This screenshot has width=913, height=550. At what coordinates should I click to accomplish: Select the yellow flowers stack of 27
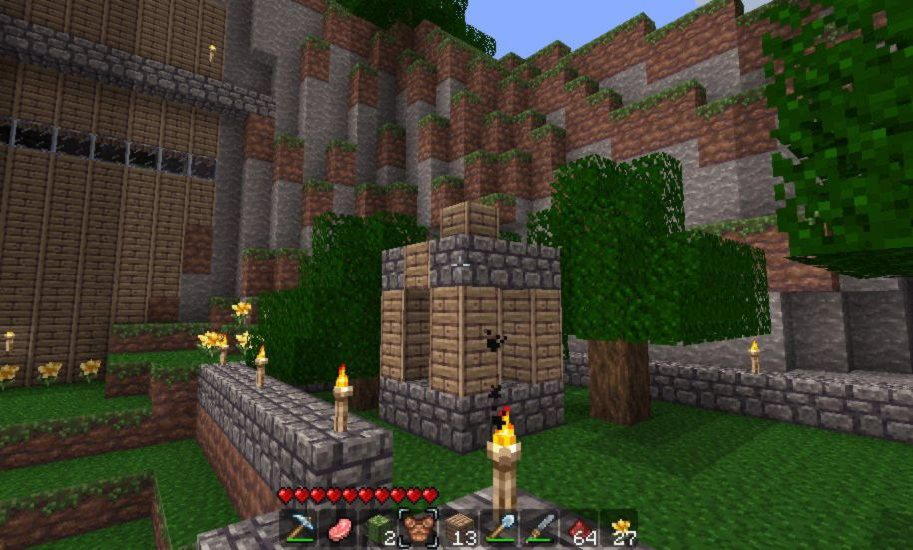620,527
